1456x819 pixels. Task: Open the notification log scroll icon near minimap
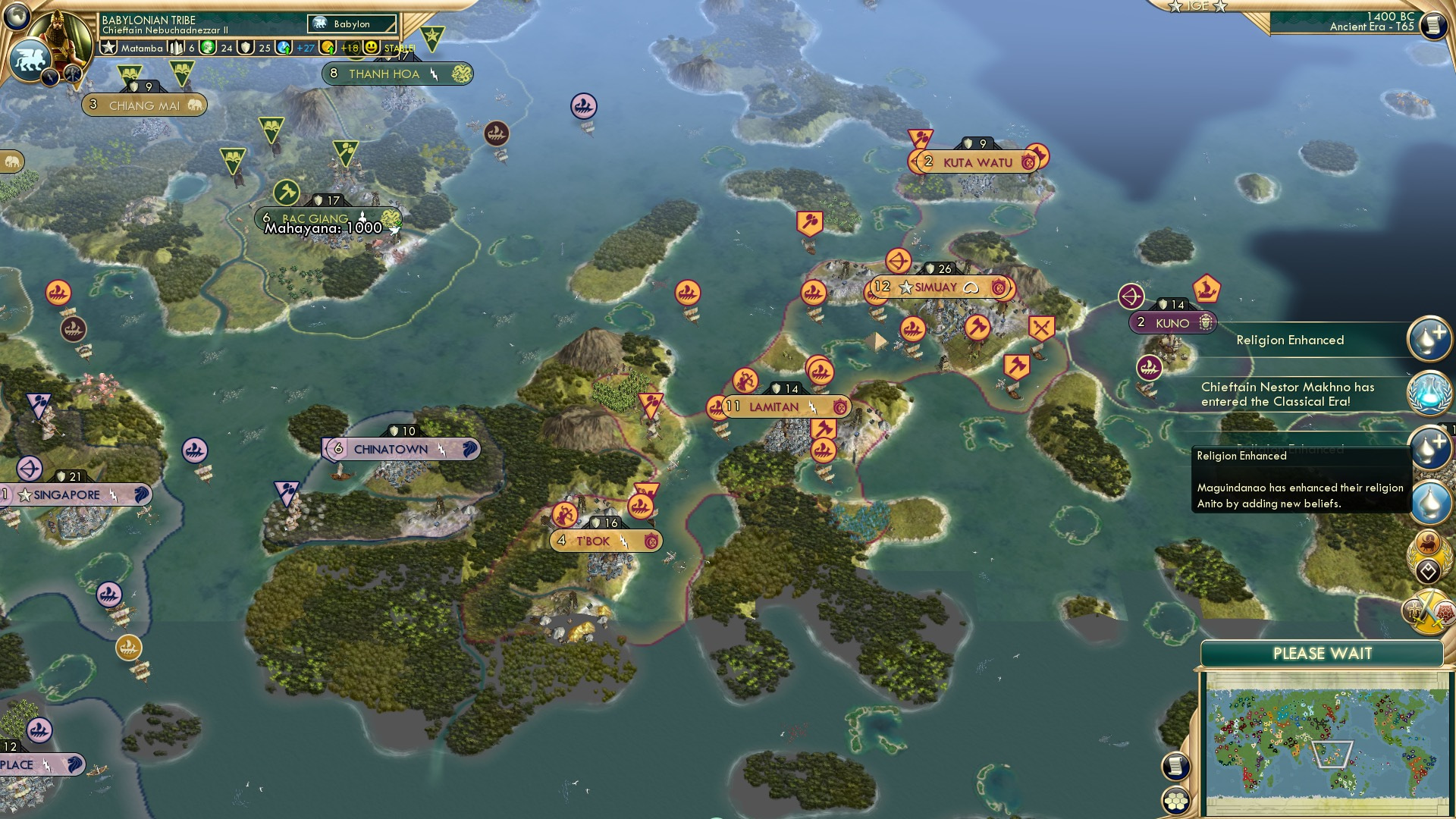1175,767
